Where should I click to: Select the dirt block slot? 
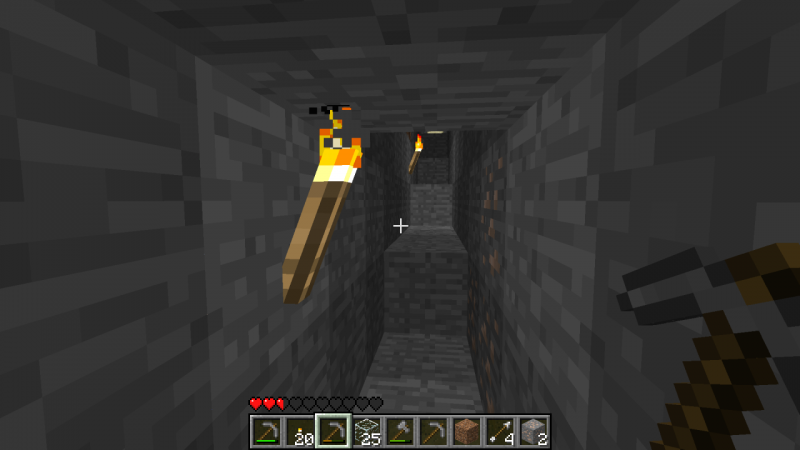coord(466,431)
